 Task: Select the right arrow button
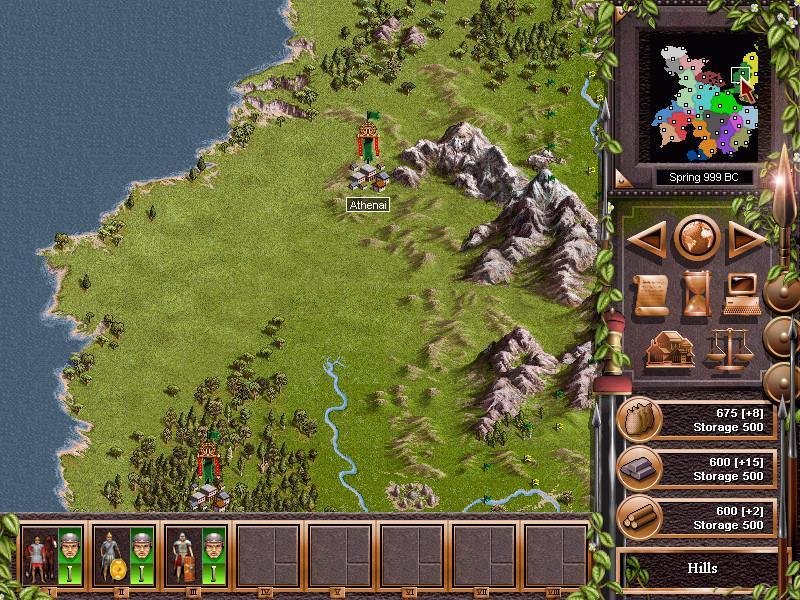pyautogui.click(x=744, y=238)
